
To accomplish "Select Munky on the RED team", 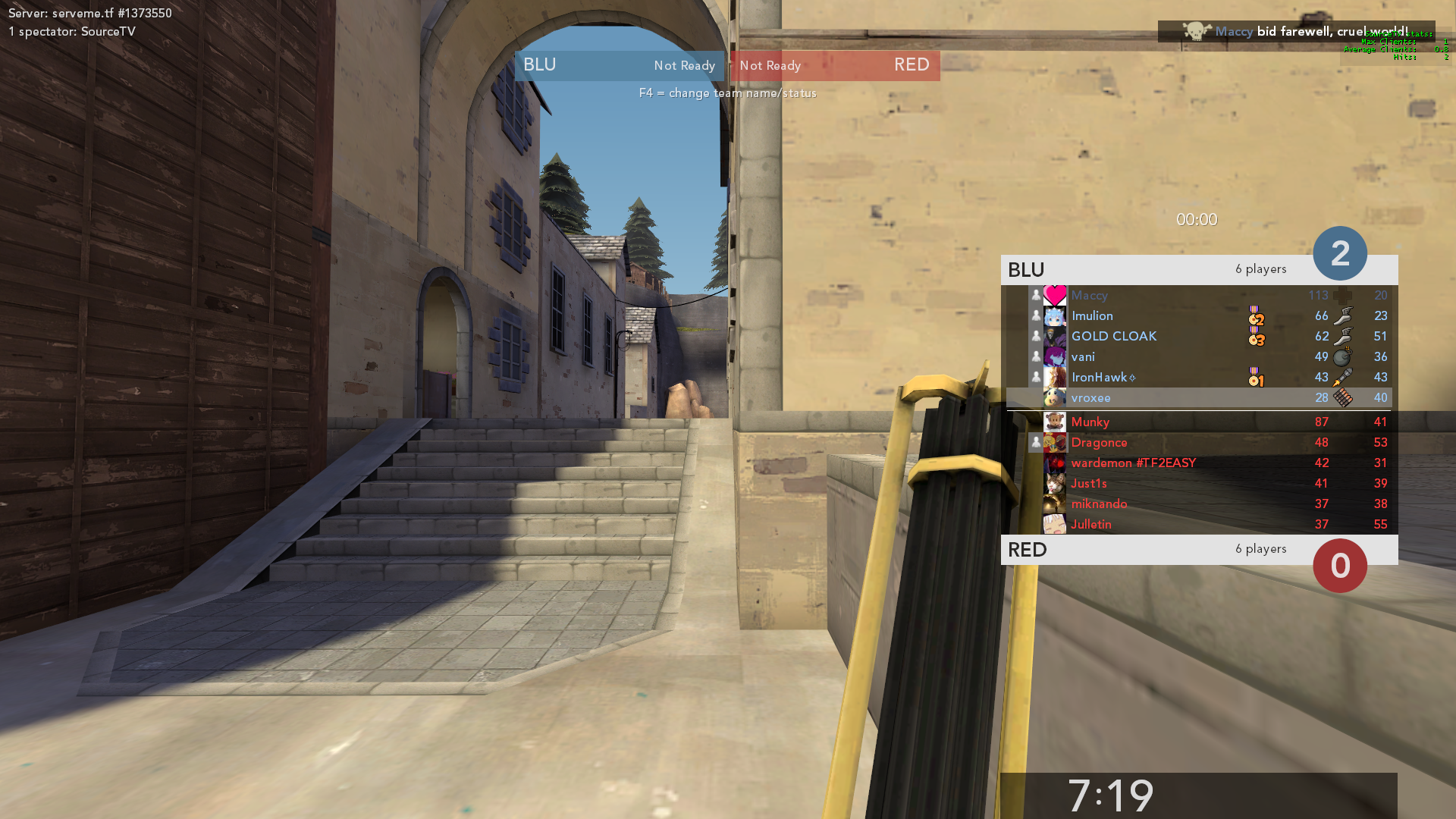I will 1198,422.
